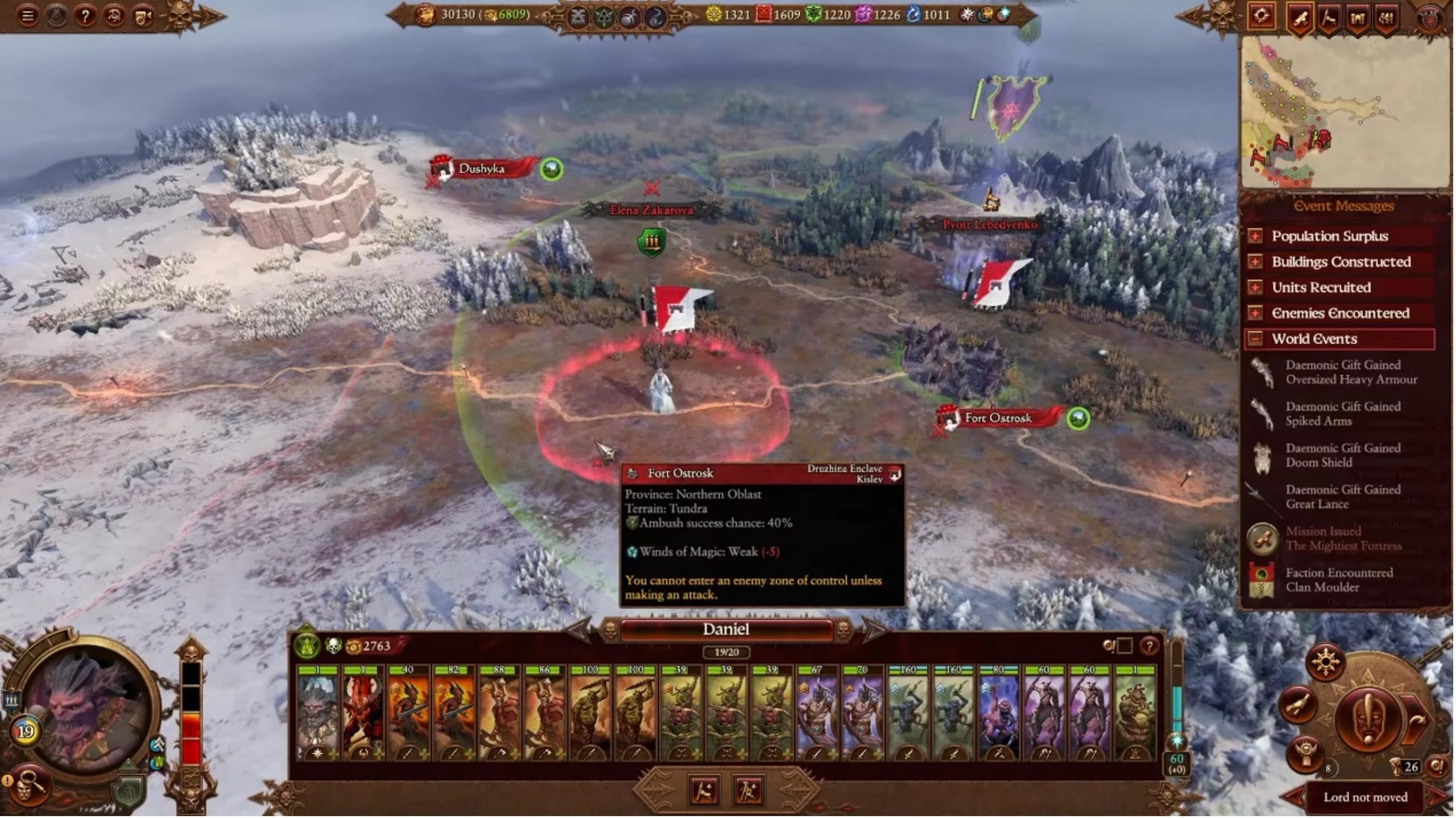
Task: Open the Clan Moulder faction encountered message
Action: pyautogui.click(x=1339, y=580)
